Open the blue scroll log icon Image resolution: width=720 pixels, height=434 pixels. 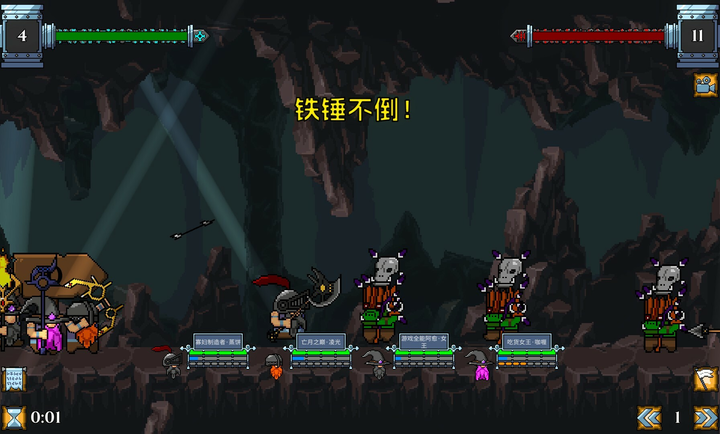pos(13,380)
